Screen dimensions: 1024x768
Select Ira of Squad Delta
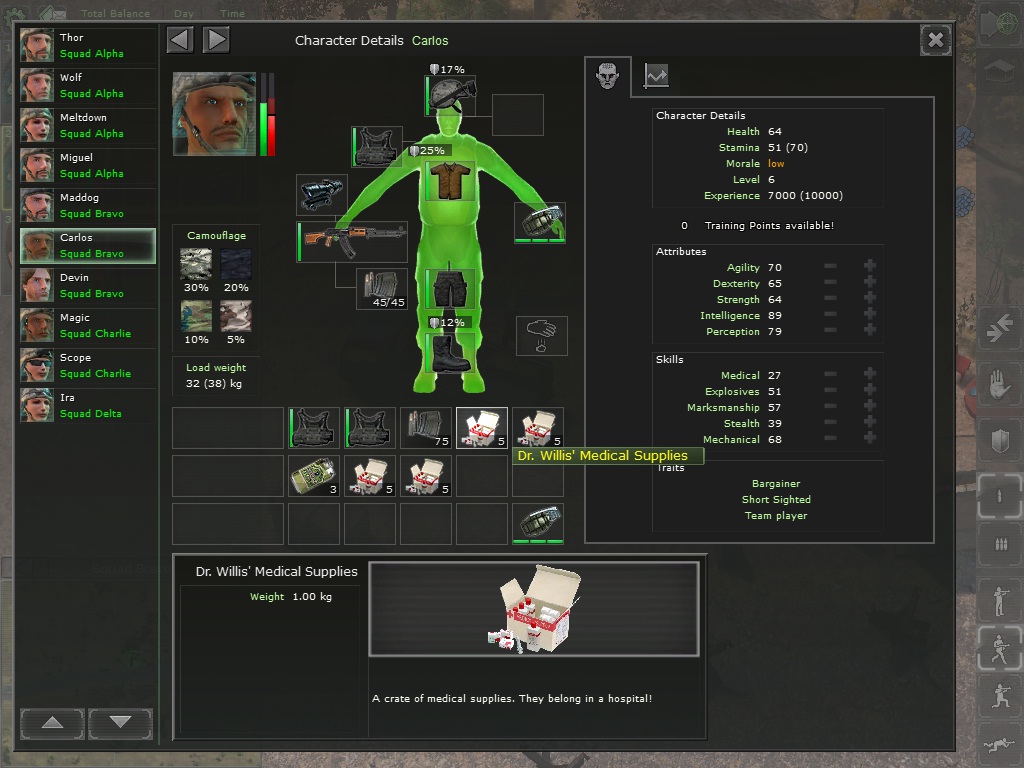coord(88,406)
